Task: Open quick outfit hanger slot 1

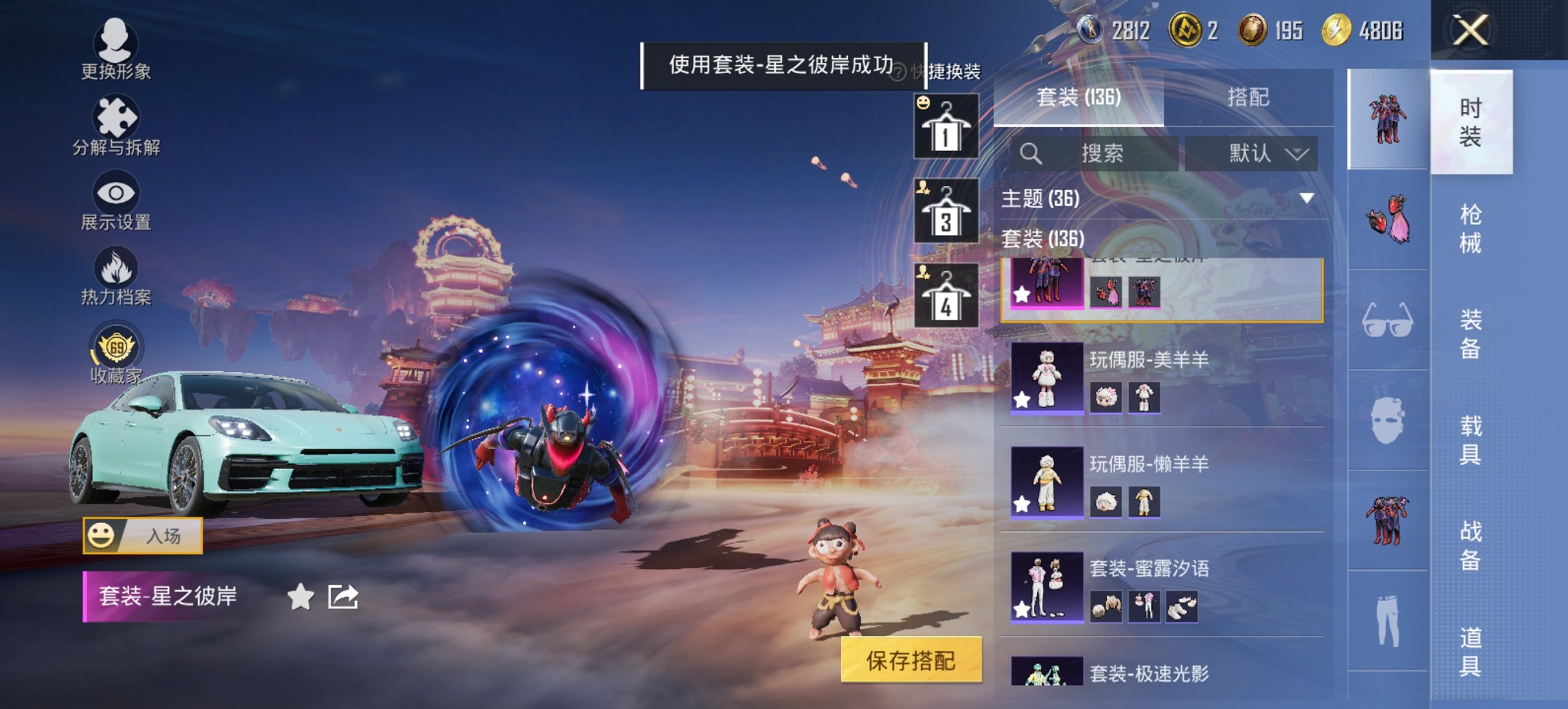Action: (946, 127)
